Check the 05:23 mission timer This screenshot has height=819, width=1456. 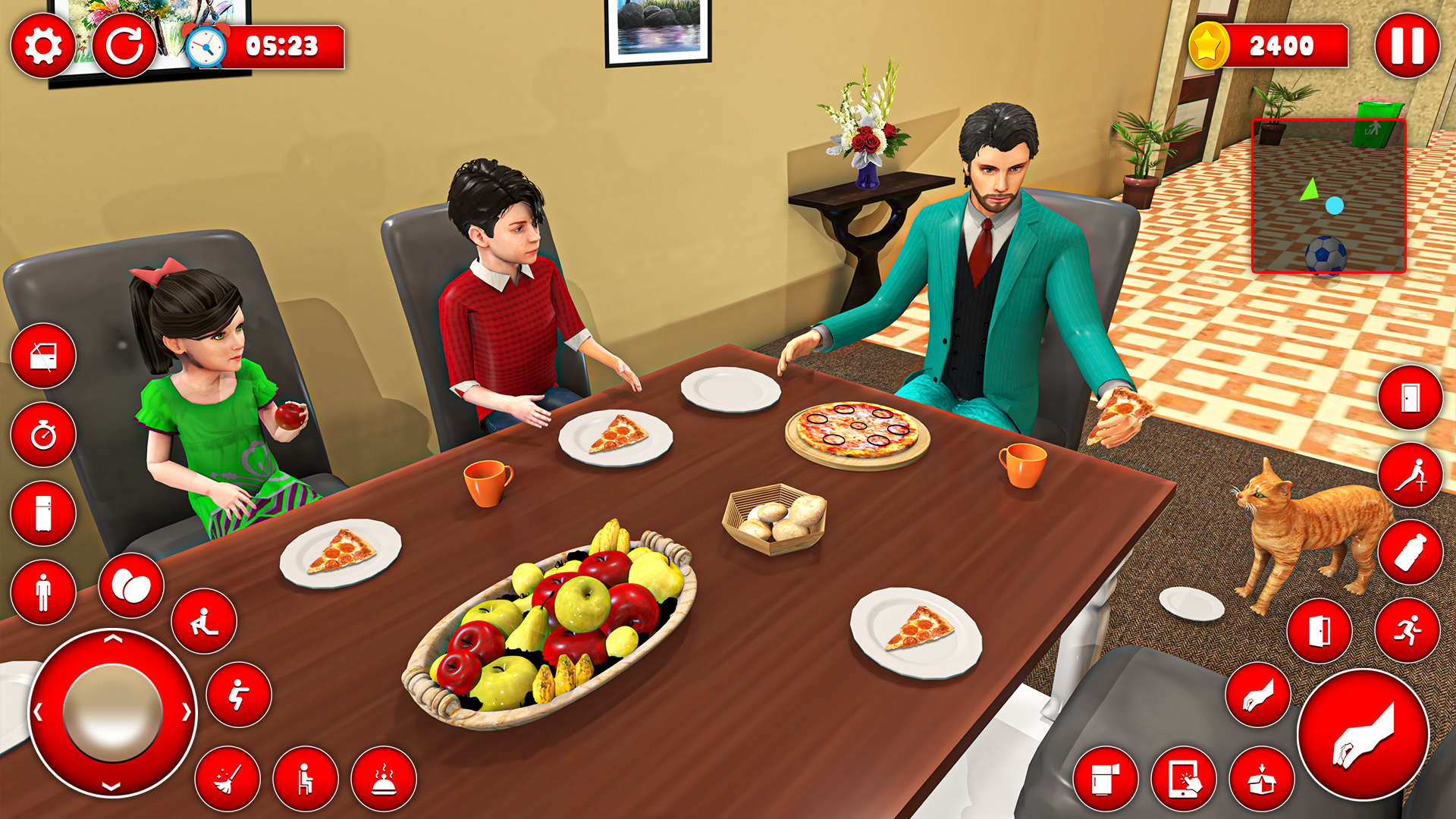[x=262, y=45]
